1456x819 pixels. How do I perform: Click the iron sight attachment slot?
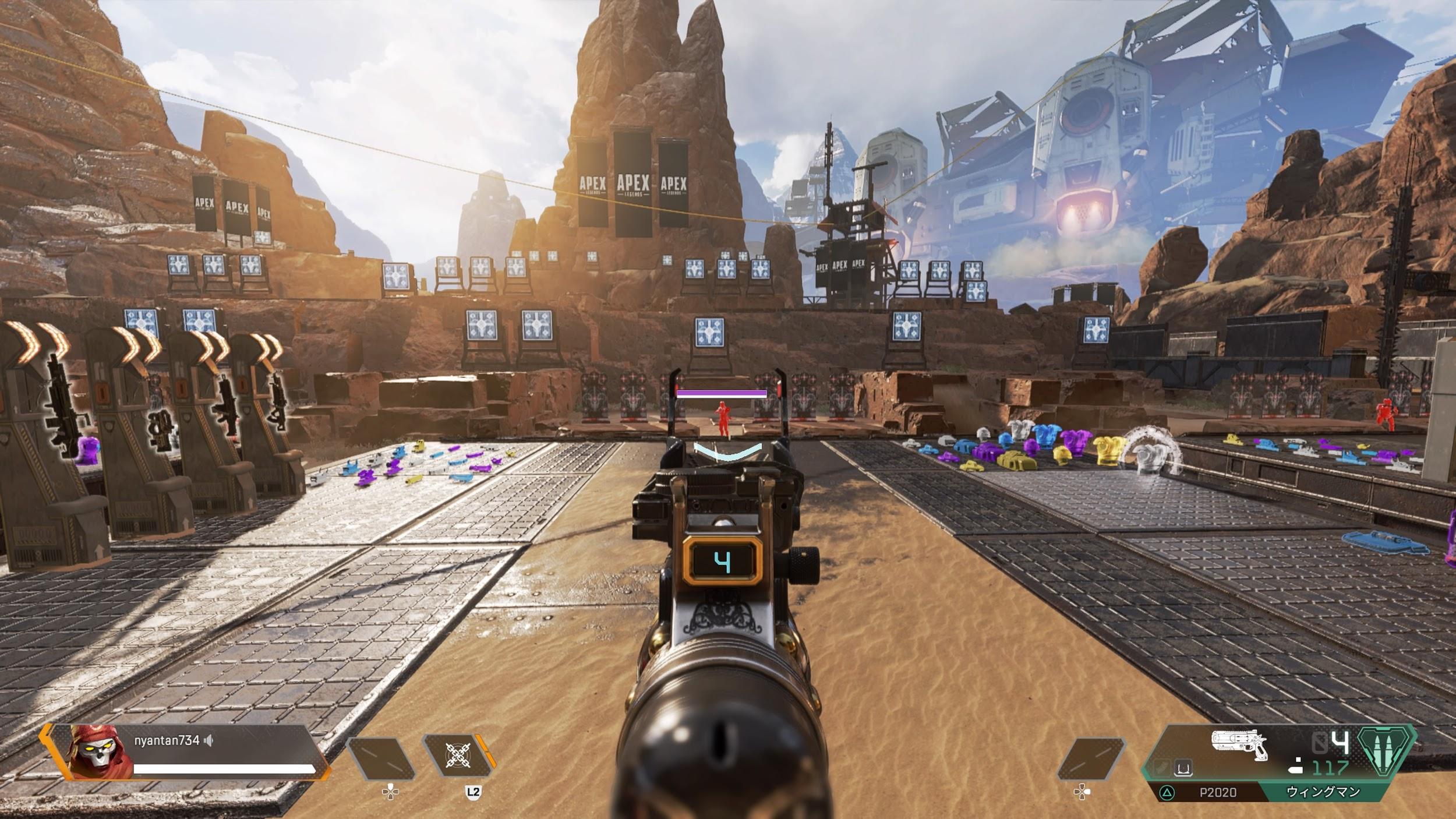pos(1182,769)
